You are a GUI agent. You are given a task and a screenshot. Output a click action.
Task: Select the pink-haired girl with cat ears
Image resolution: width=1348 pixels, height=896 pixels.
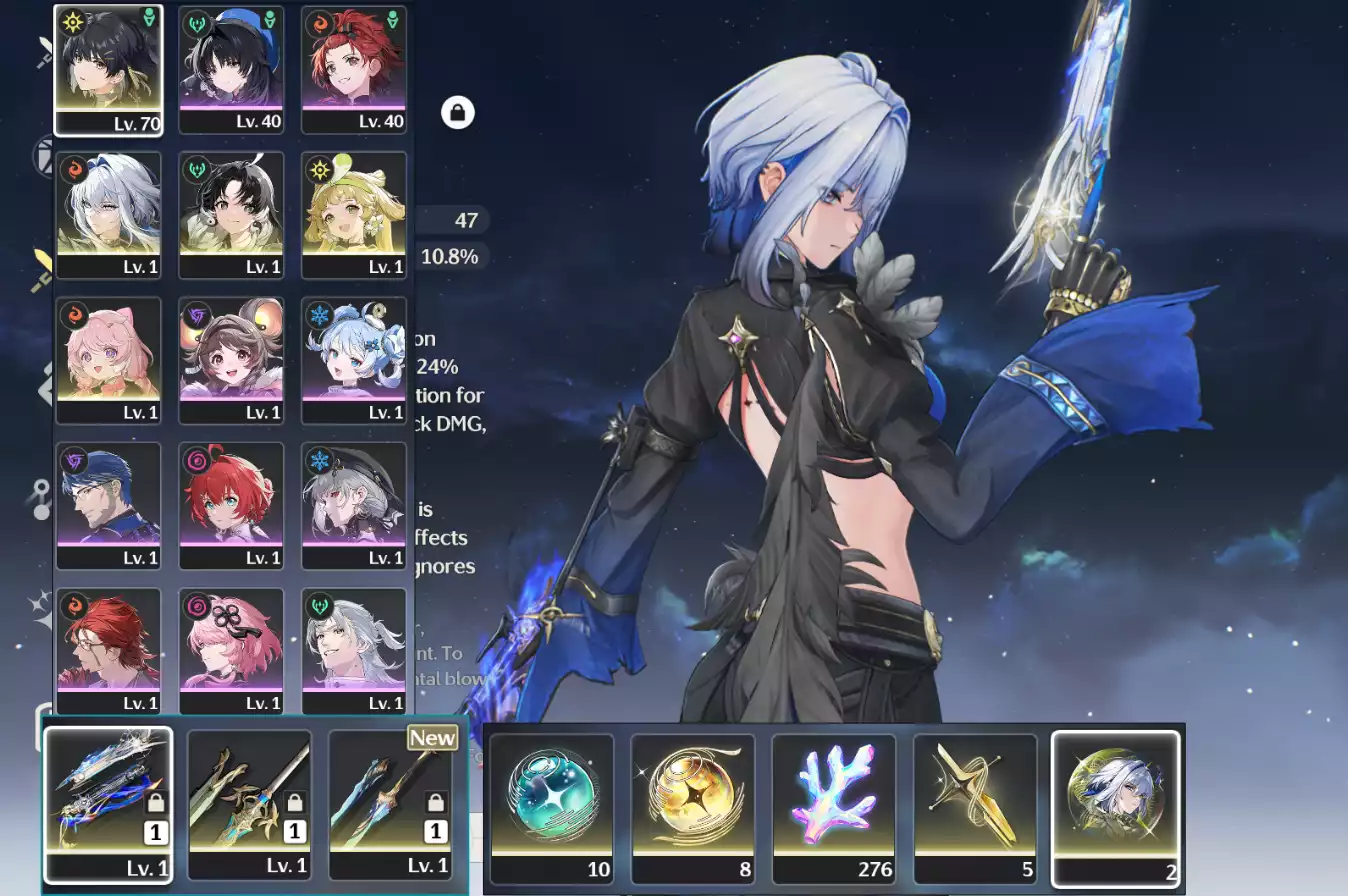tap(108, 360)
